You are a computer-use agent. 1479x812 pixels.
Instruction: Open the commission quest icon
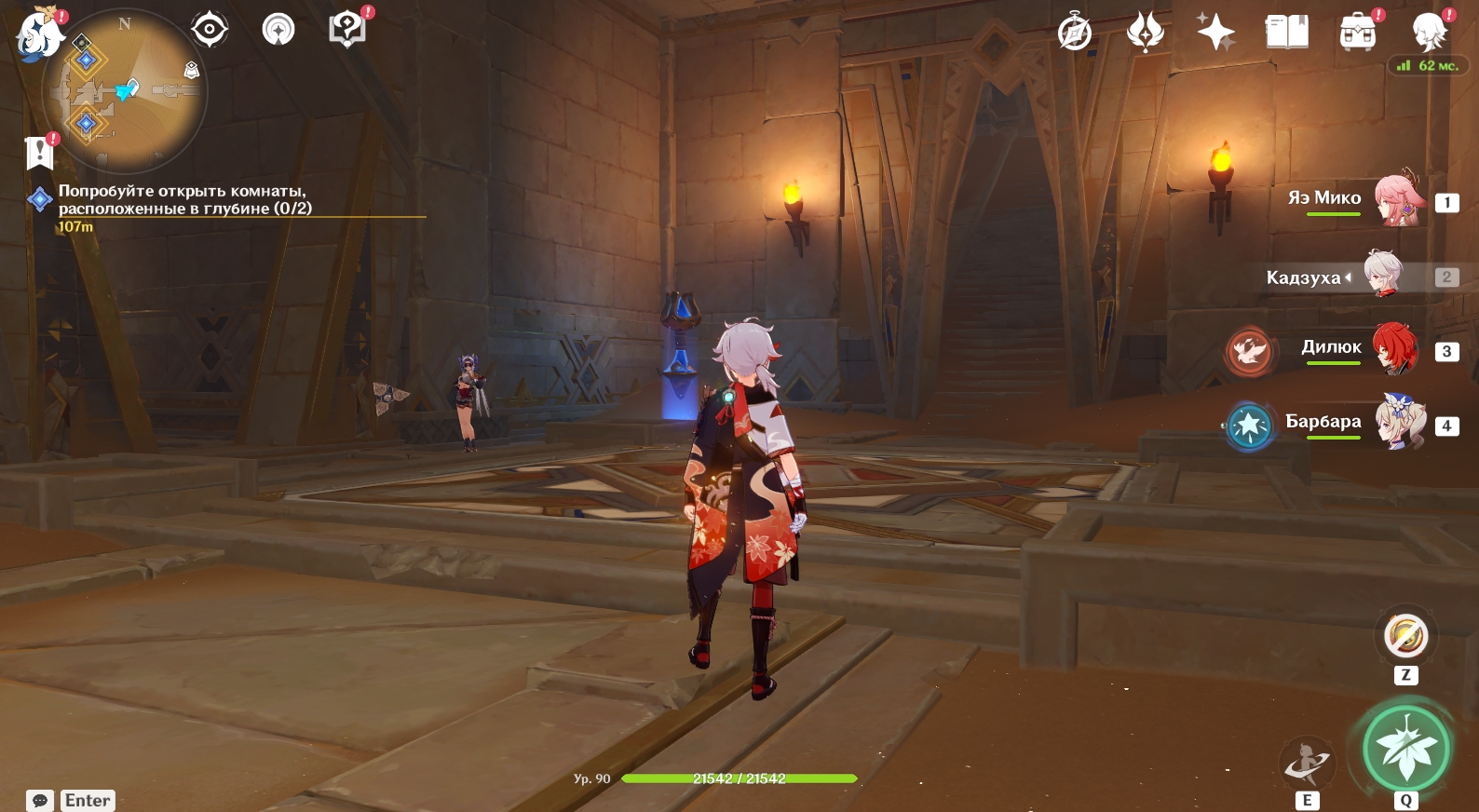278,30
